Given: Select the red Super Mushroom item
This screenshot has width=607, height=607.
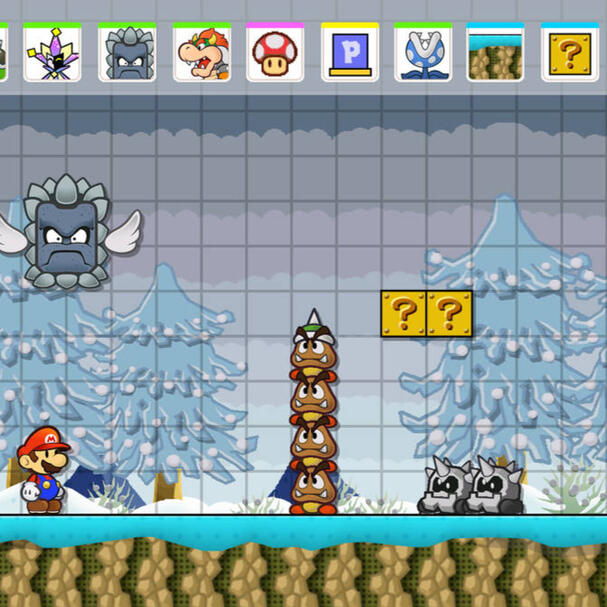Looking at the screenshot, I should pyautogui.click(x=275, y=53).
